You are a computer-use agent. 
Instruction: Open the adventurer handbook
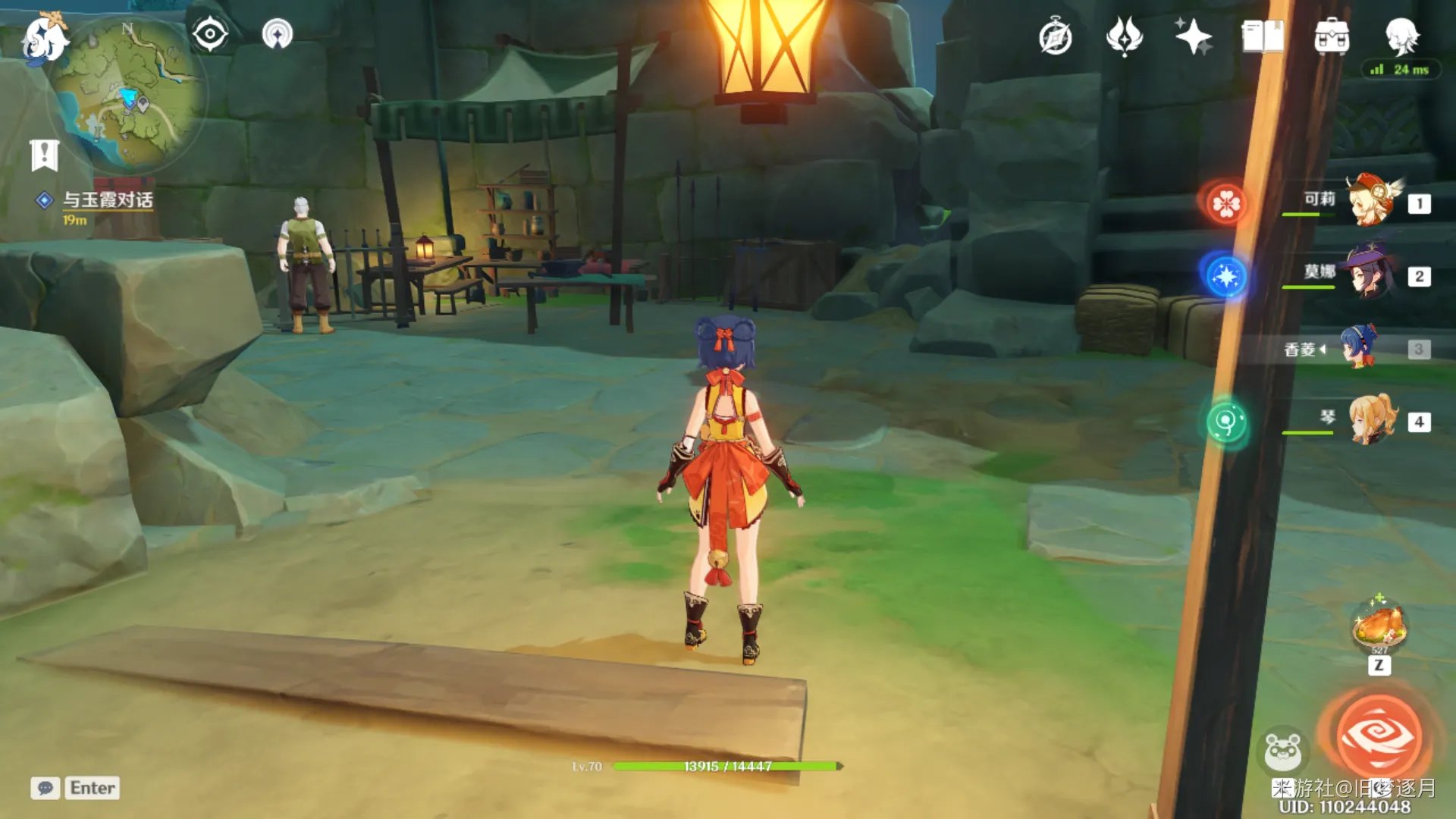(1263, 36)
